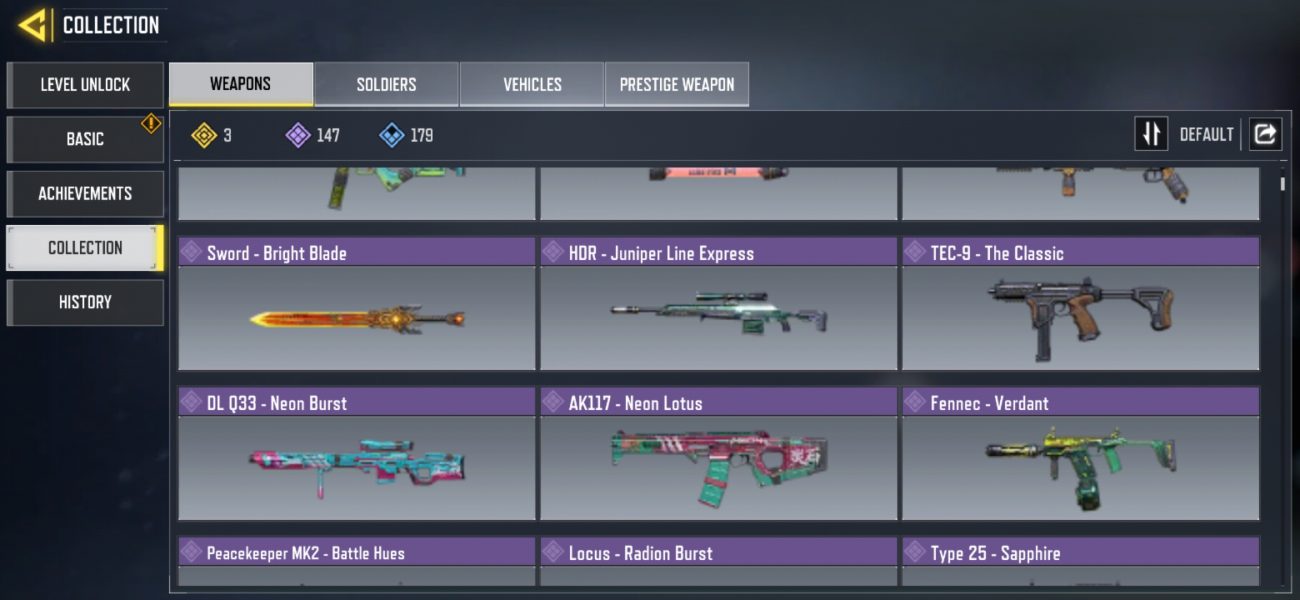Toggle the Default sort order button
This screenshot has height=600, width=1300.
(1151, 134)
